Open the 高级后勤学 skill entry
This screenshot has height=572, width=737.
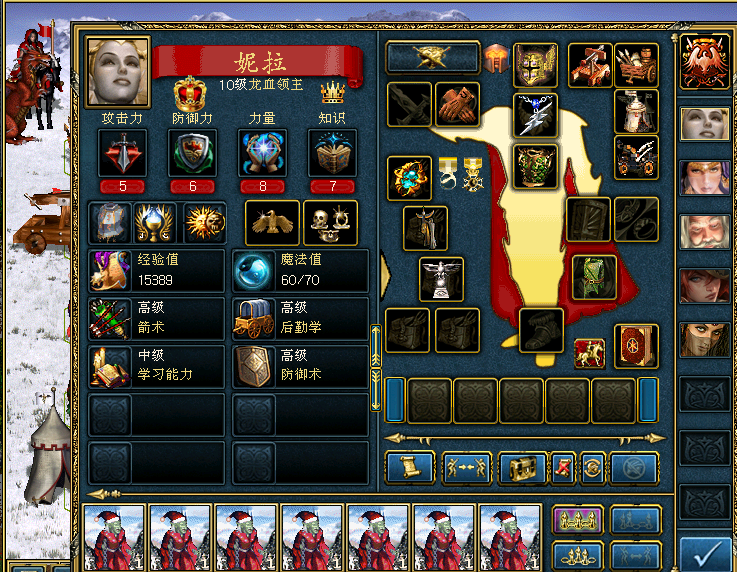pyautogui.click(x=300, y=318)
